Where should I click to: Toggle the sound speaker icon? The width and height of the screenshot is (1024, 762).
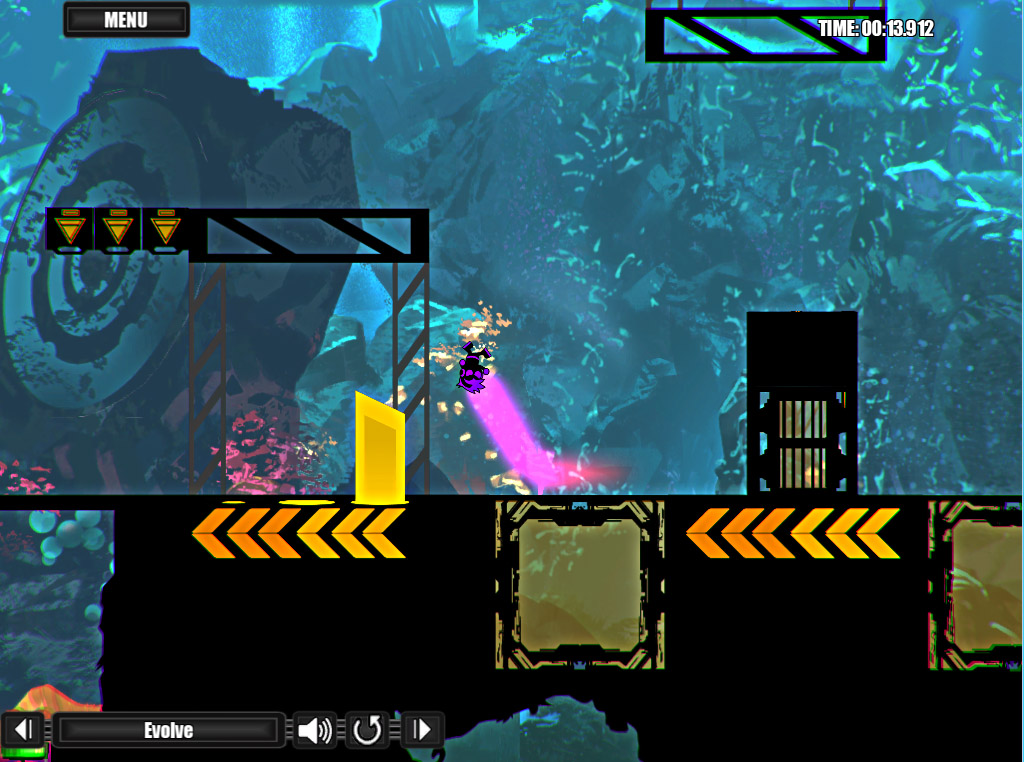[x=315, y=730]
